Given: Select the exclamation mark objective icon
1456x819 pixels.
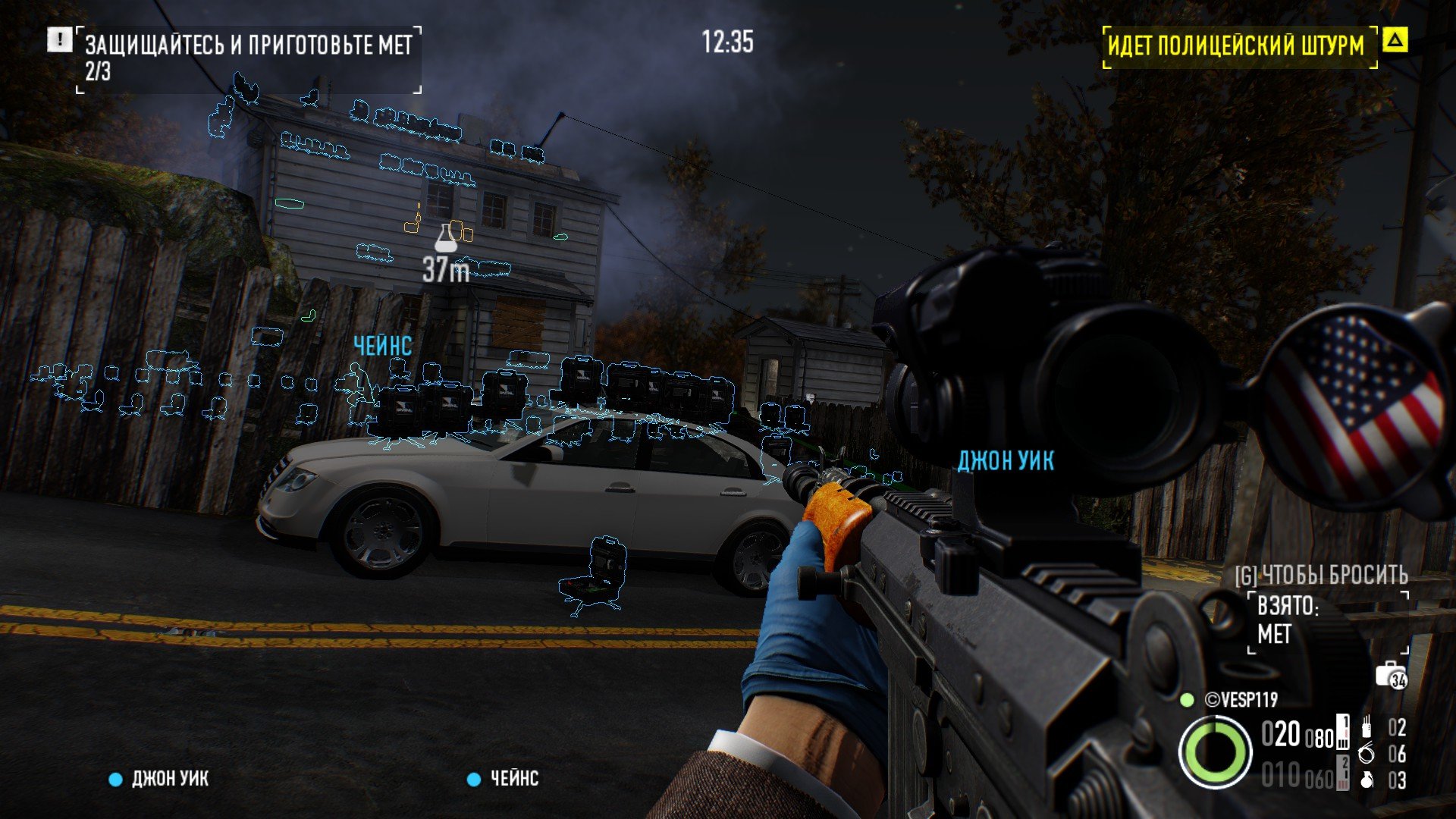Looking at the screenshot, I should pyautogui.click(x=59, y=40).
